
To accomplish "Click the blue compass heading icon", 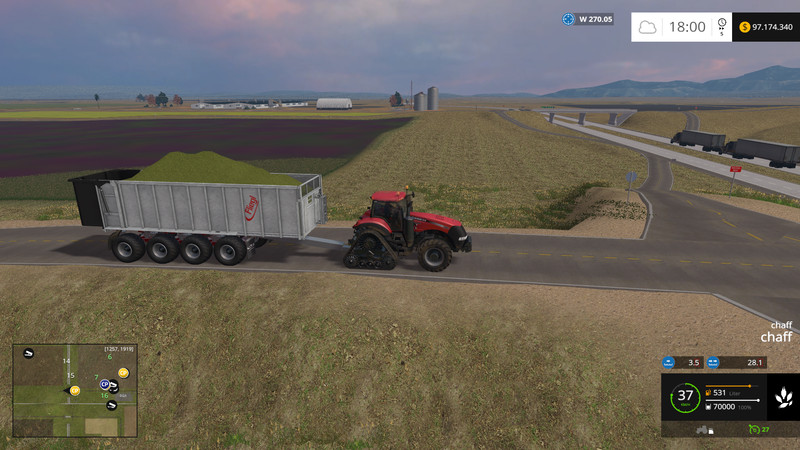I will [x=569, y=19].
